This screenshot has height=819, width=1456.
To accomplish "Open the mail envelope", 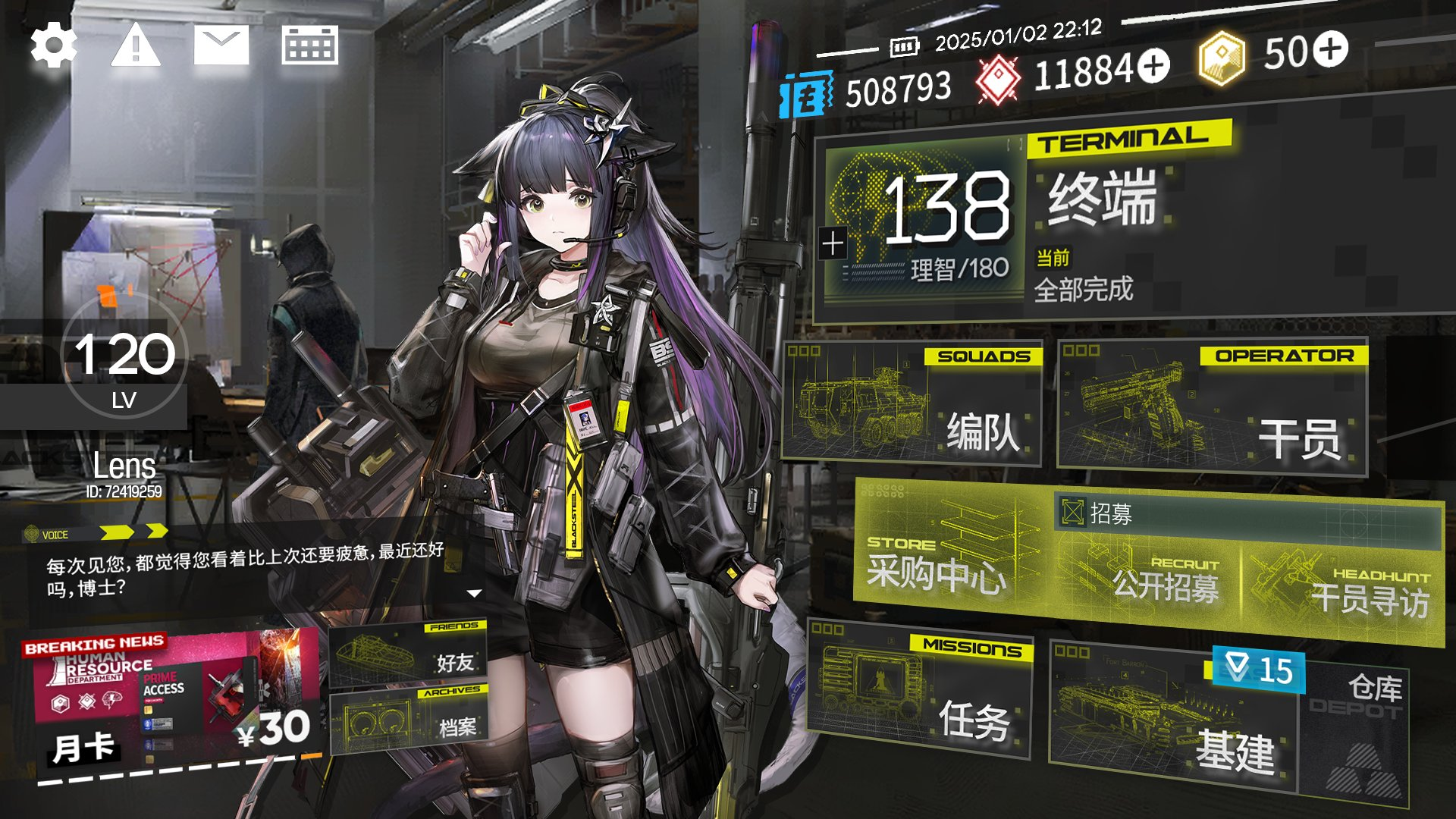I will [221, 45].
